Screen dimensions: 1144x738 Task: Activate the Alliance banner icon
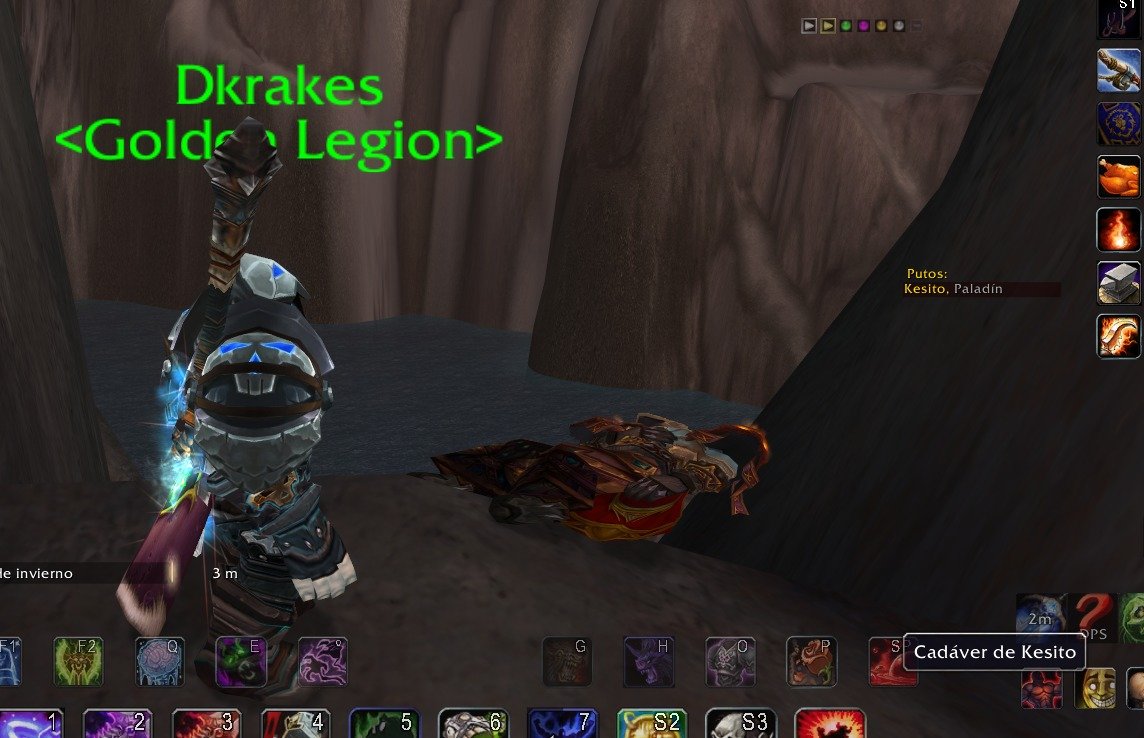pyautogui.click(x=1119, y=124)
